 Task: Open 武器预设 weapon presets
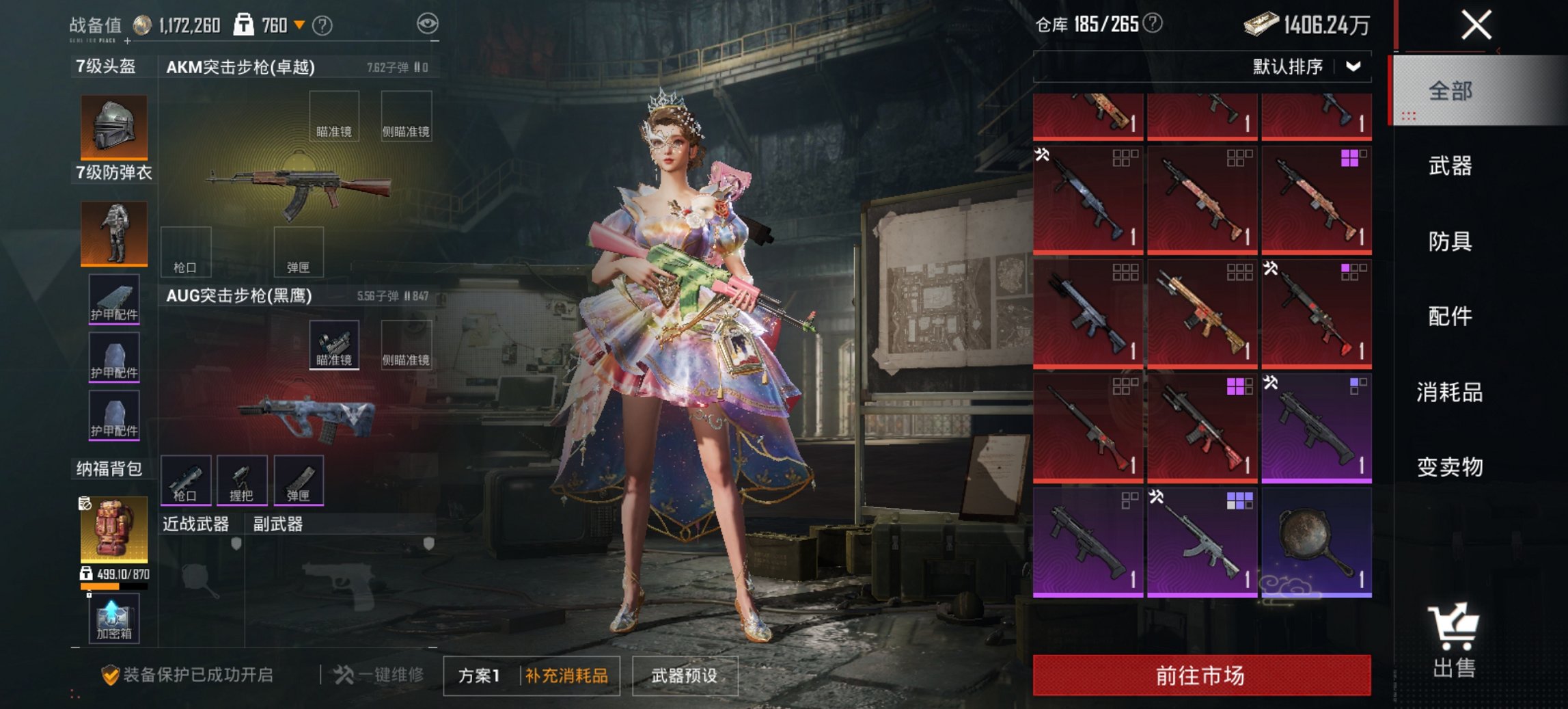point(685,676)
